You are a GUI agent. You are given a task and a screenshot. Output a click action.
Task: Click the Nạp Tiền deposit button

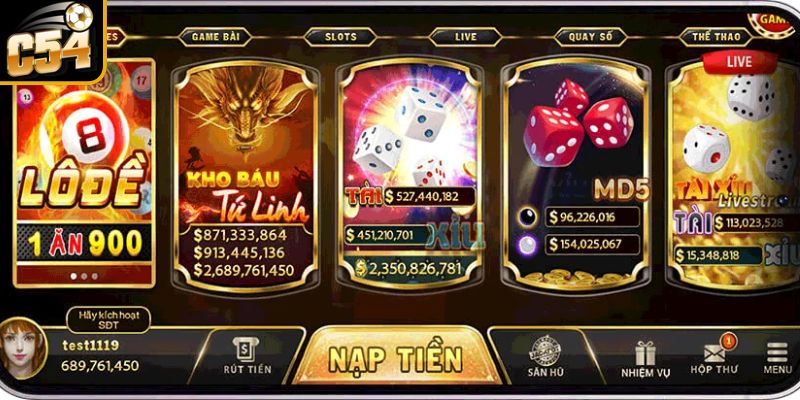pos(396,358)
